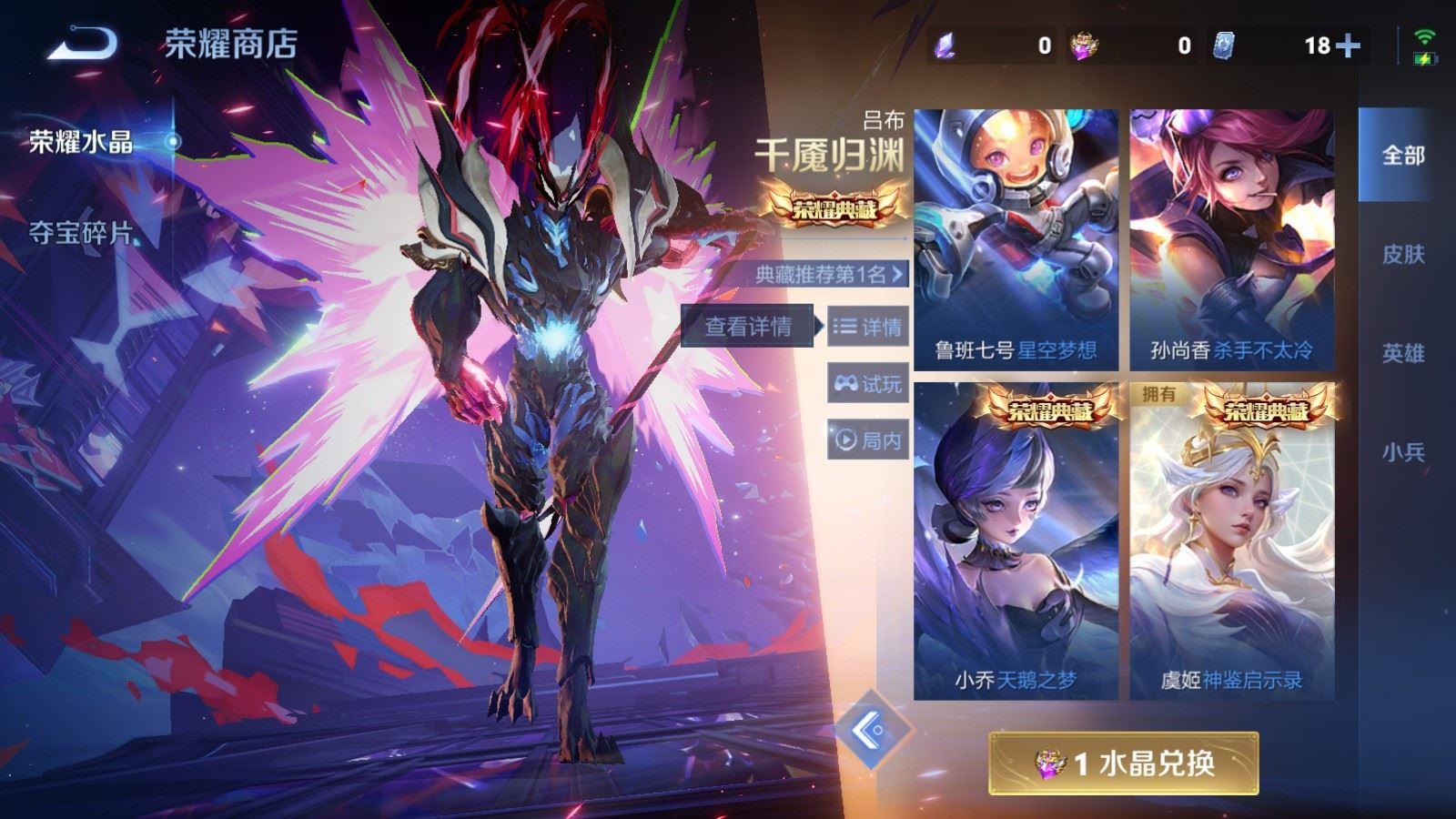Switch to the 小兵 filter tab
The image size is (1456, 819).
click(1402, 451)
